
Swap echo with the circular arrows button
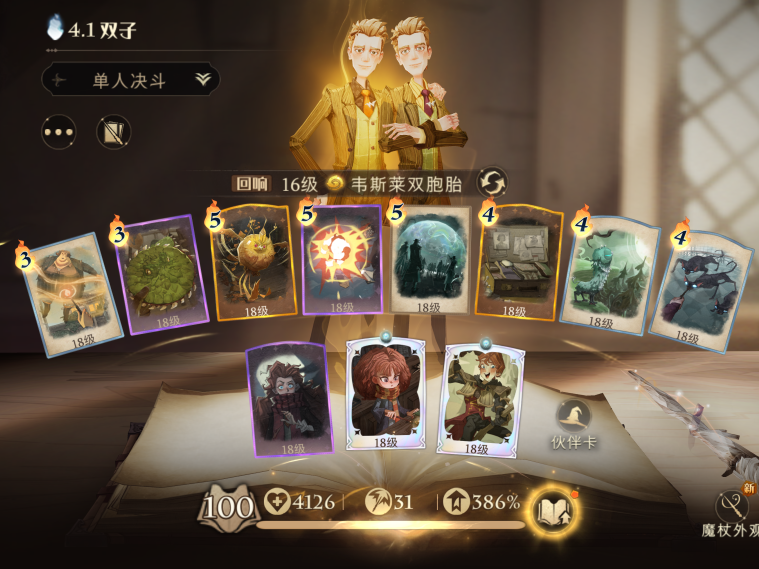click(x=492, y=183)
